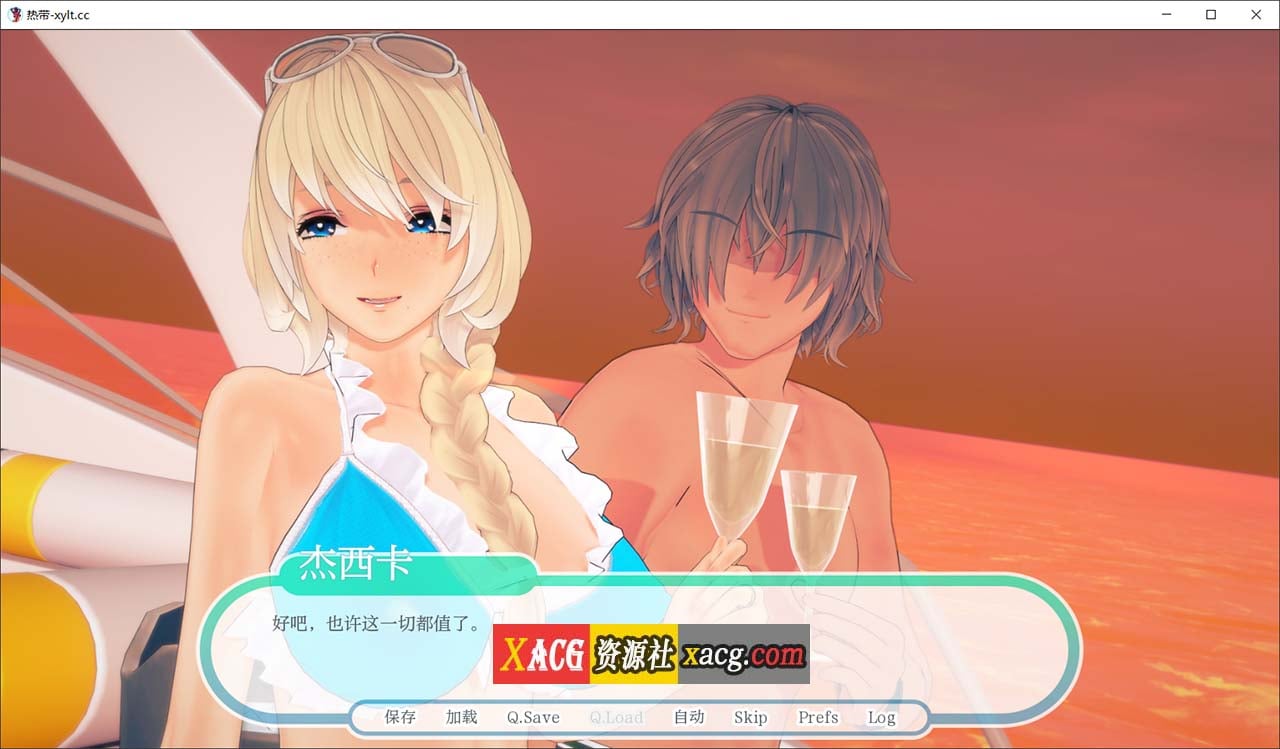Open the Prefs settings menu
The height and width of the screenshot is (749, 1280).
[x=817, y=717]
